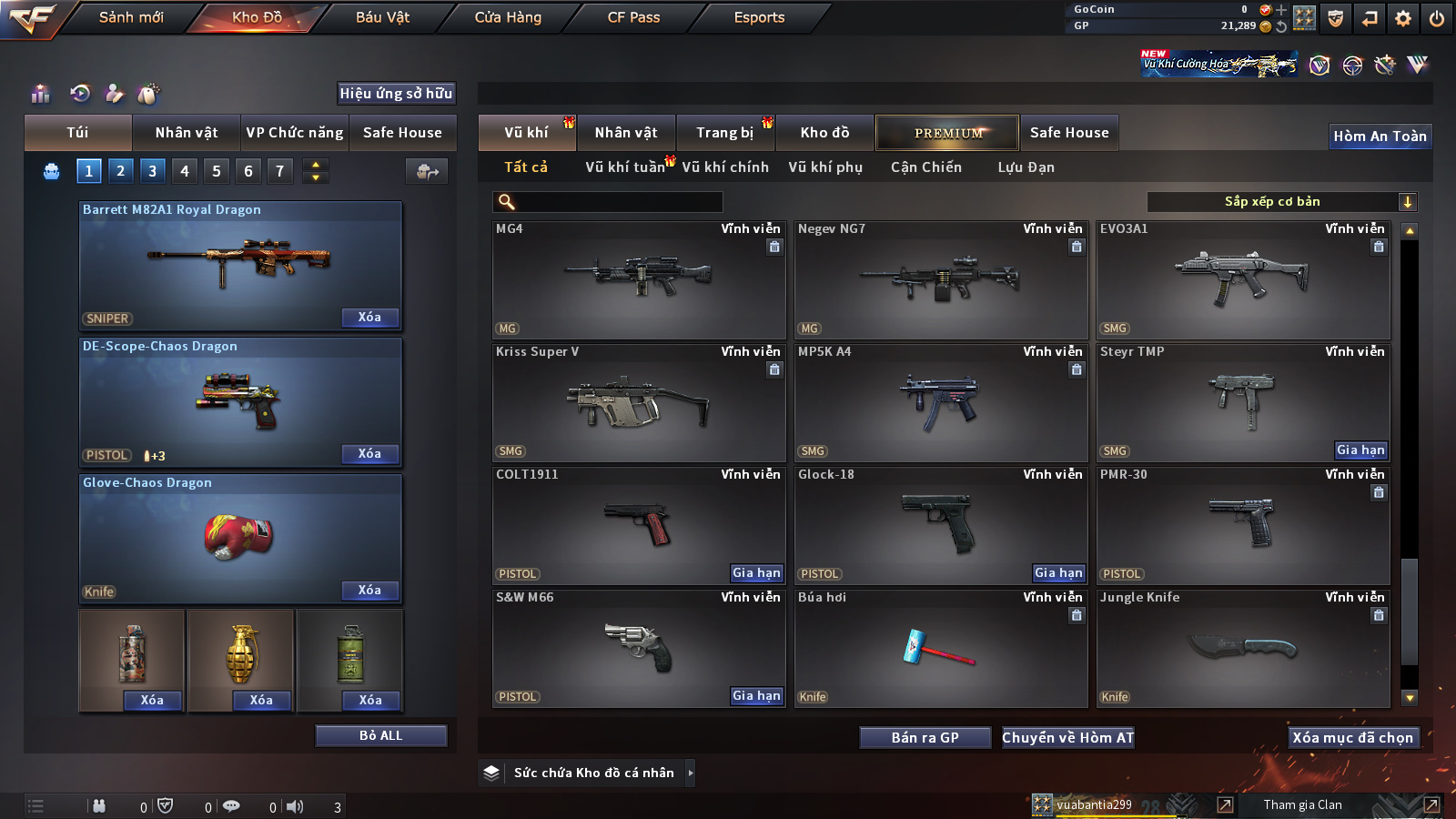Viewport: 1456px width, 819px height.
Task: Click Bỏ ALL to unequip everything
Action: click(x=380, y=735)
